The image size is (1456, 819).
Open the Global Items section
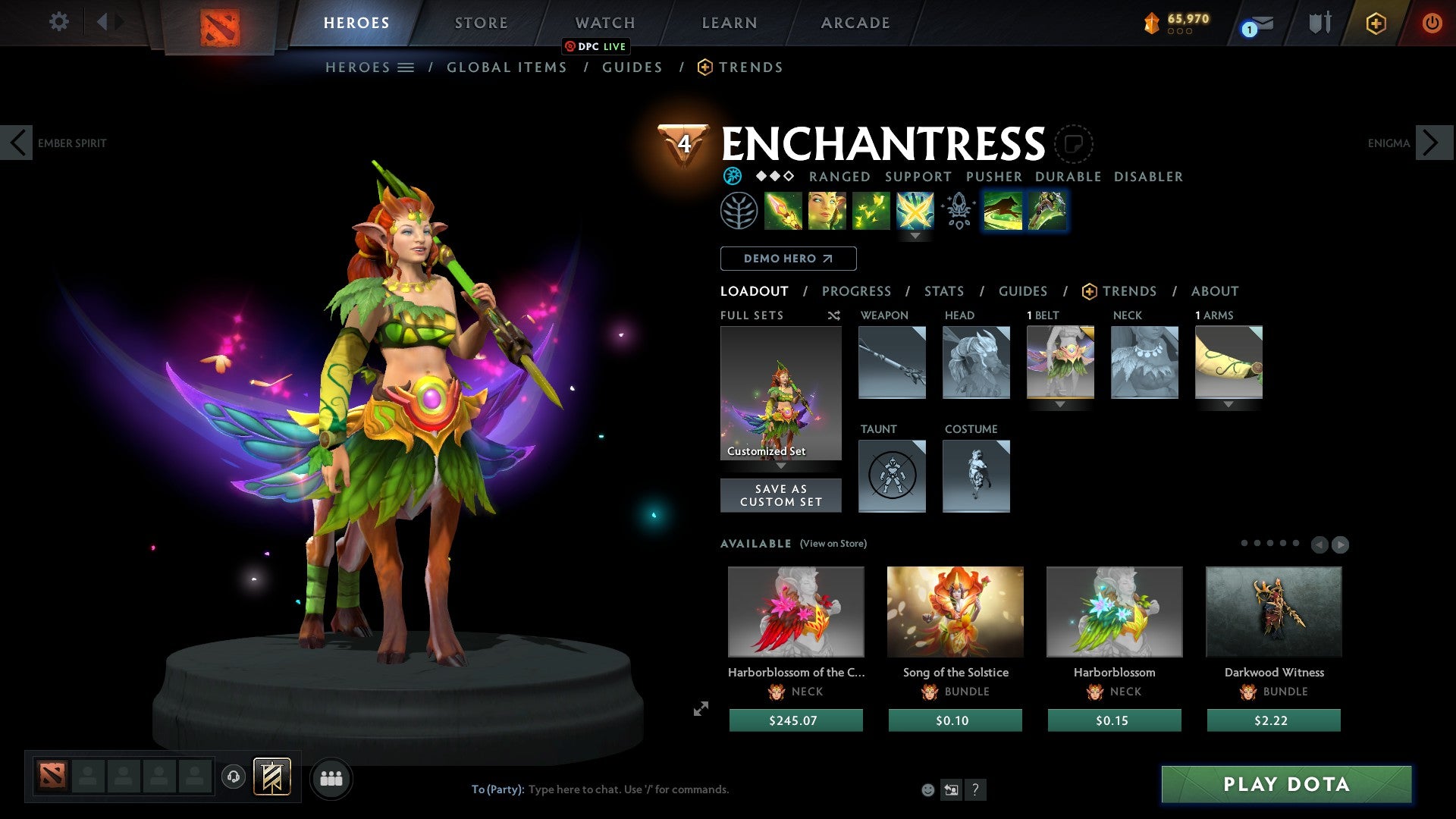(507, 67)
